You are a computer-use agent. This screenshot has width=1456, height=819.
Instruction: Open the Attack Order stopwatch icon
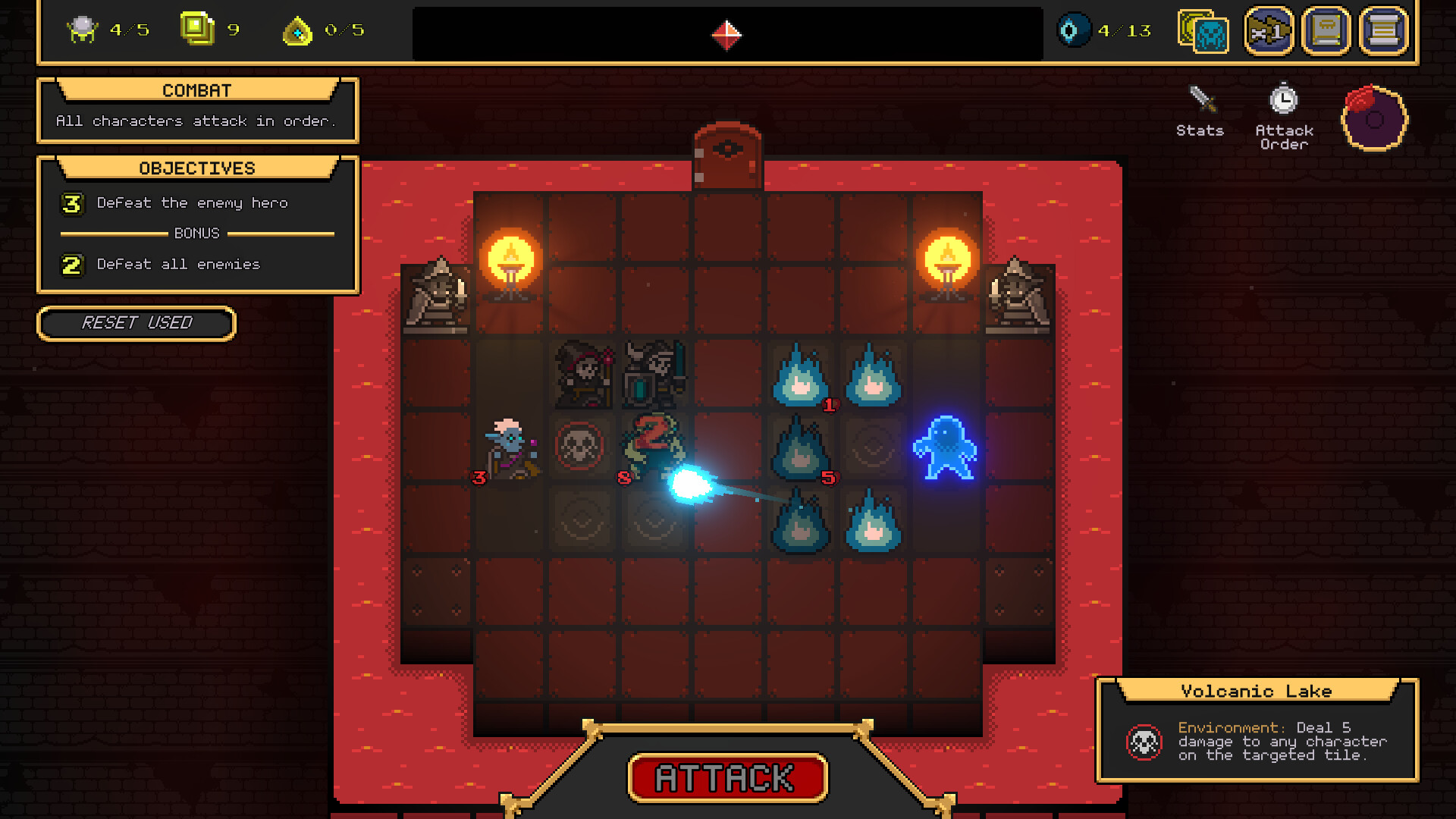point(1283,99)
